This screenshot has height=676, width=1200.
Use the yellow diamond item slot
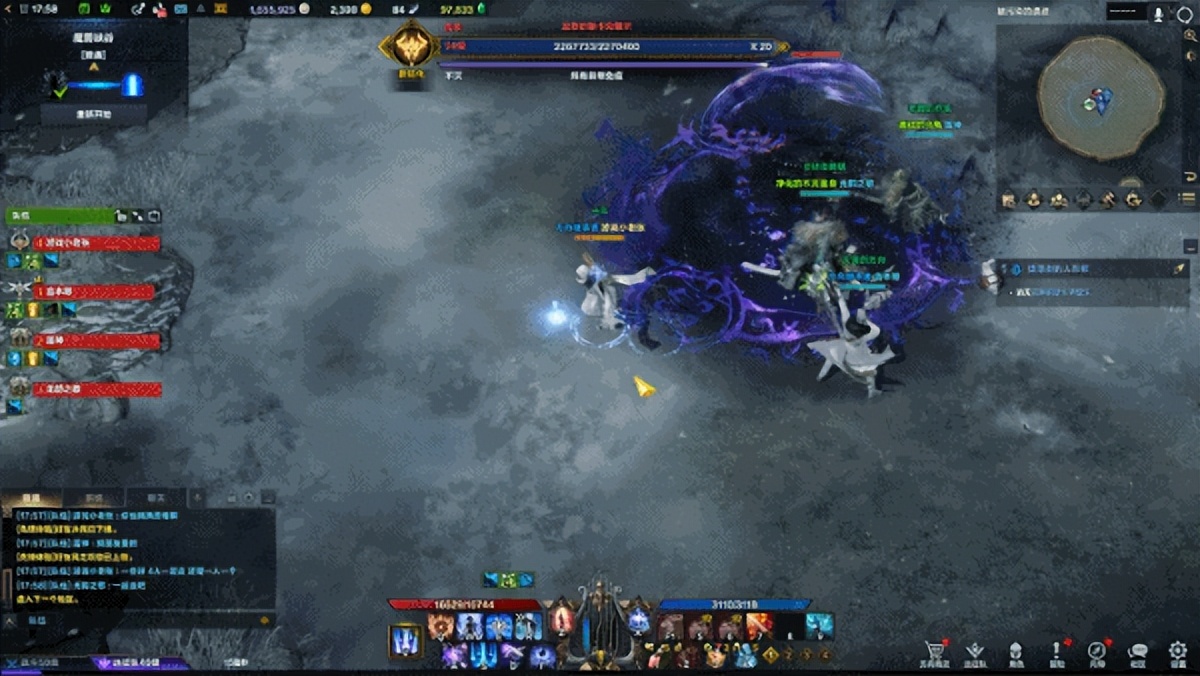[x=771, y=656]
